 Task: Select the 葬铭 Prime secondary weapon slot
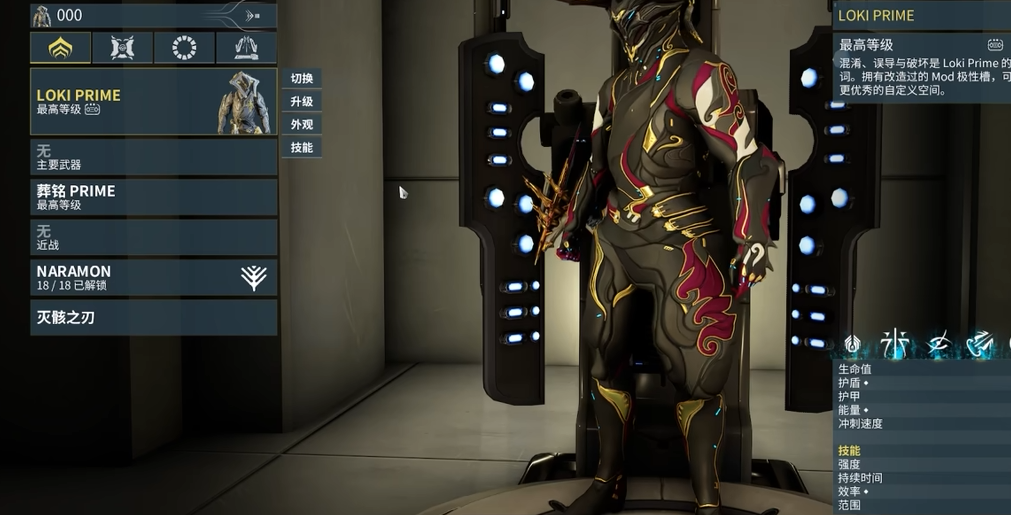coord(153,197)
